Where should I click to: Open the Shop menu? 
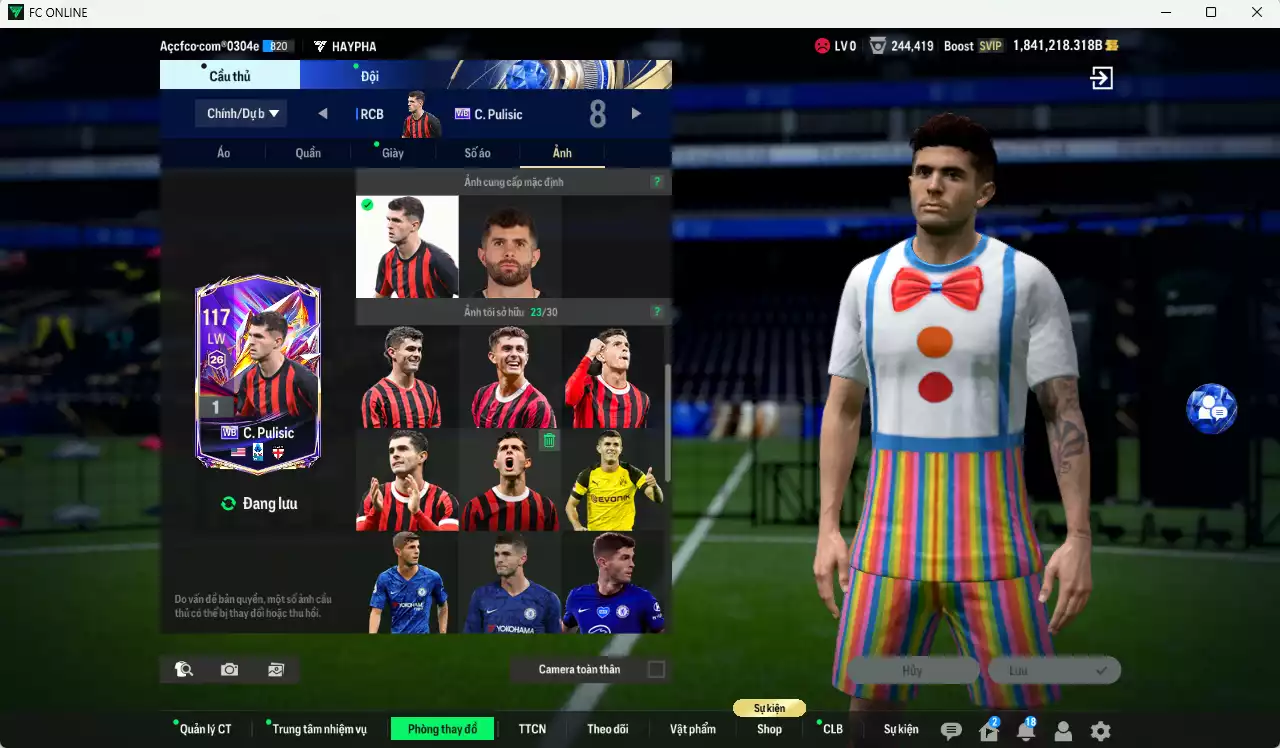point(769,729)
